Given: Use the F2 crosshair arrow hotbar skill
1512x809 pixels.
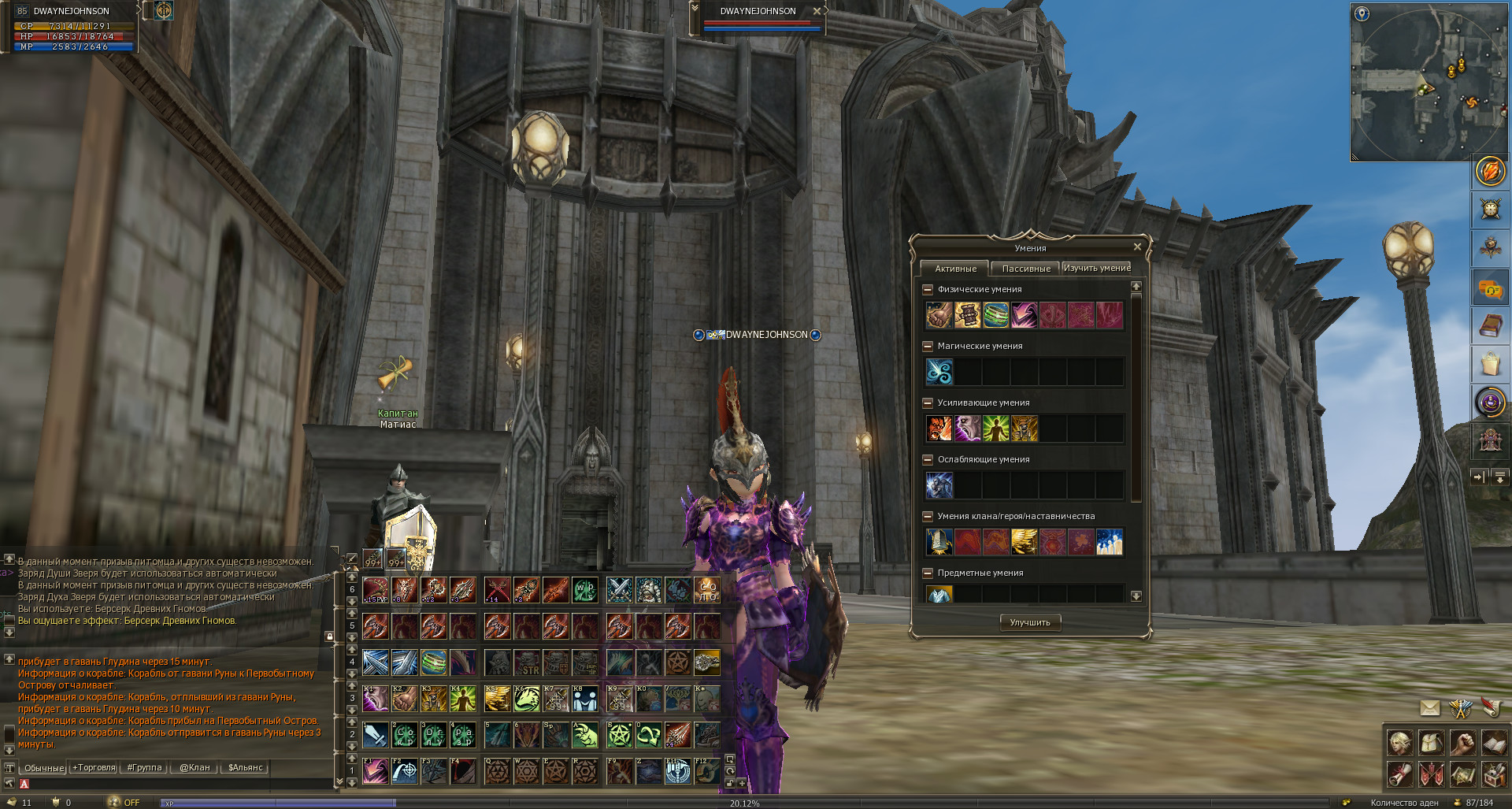Looking at the screenshot, I should coord(405,771).
